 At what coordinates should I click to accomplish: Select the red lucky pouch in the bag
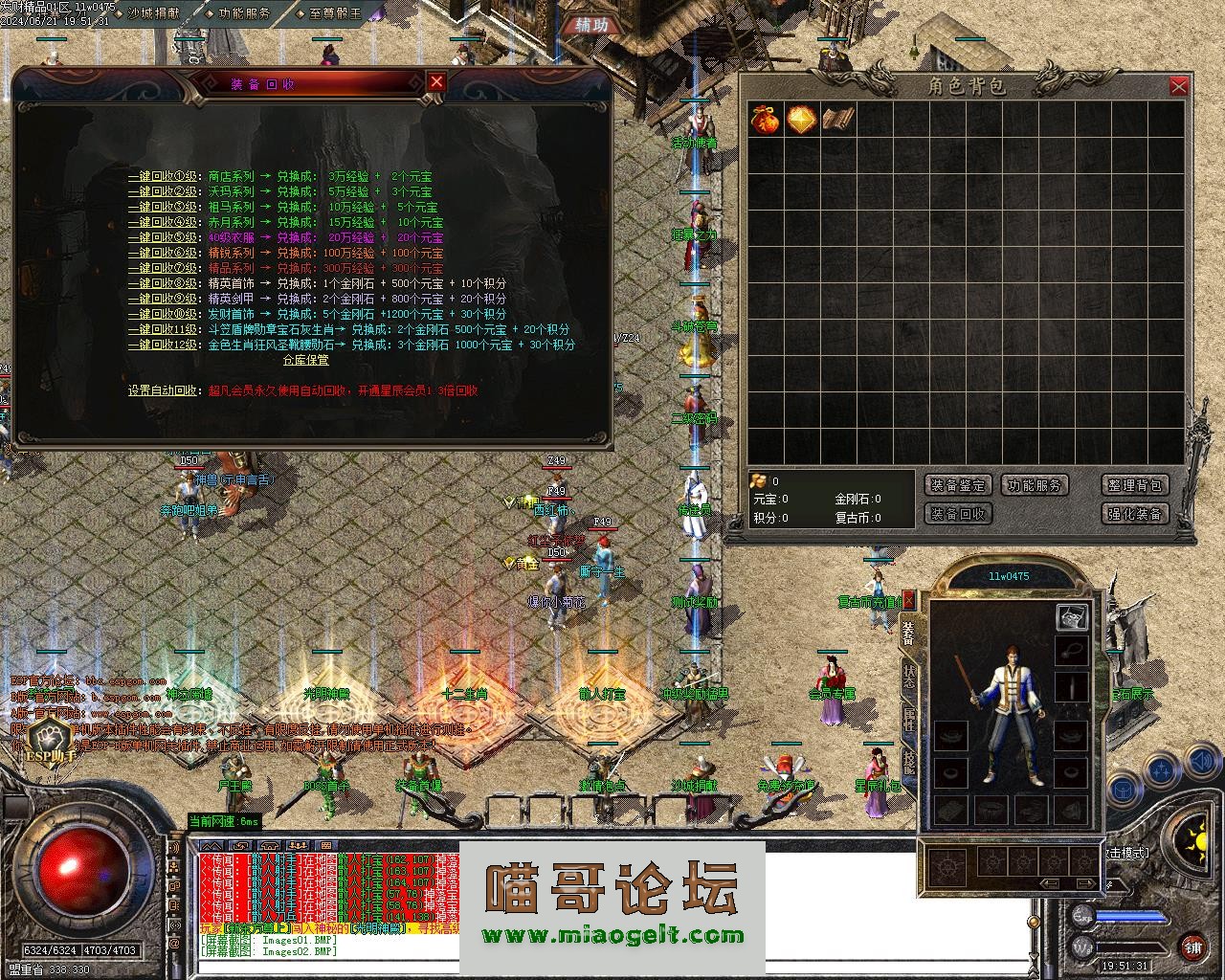point(766,120)
